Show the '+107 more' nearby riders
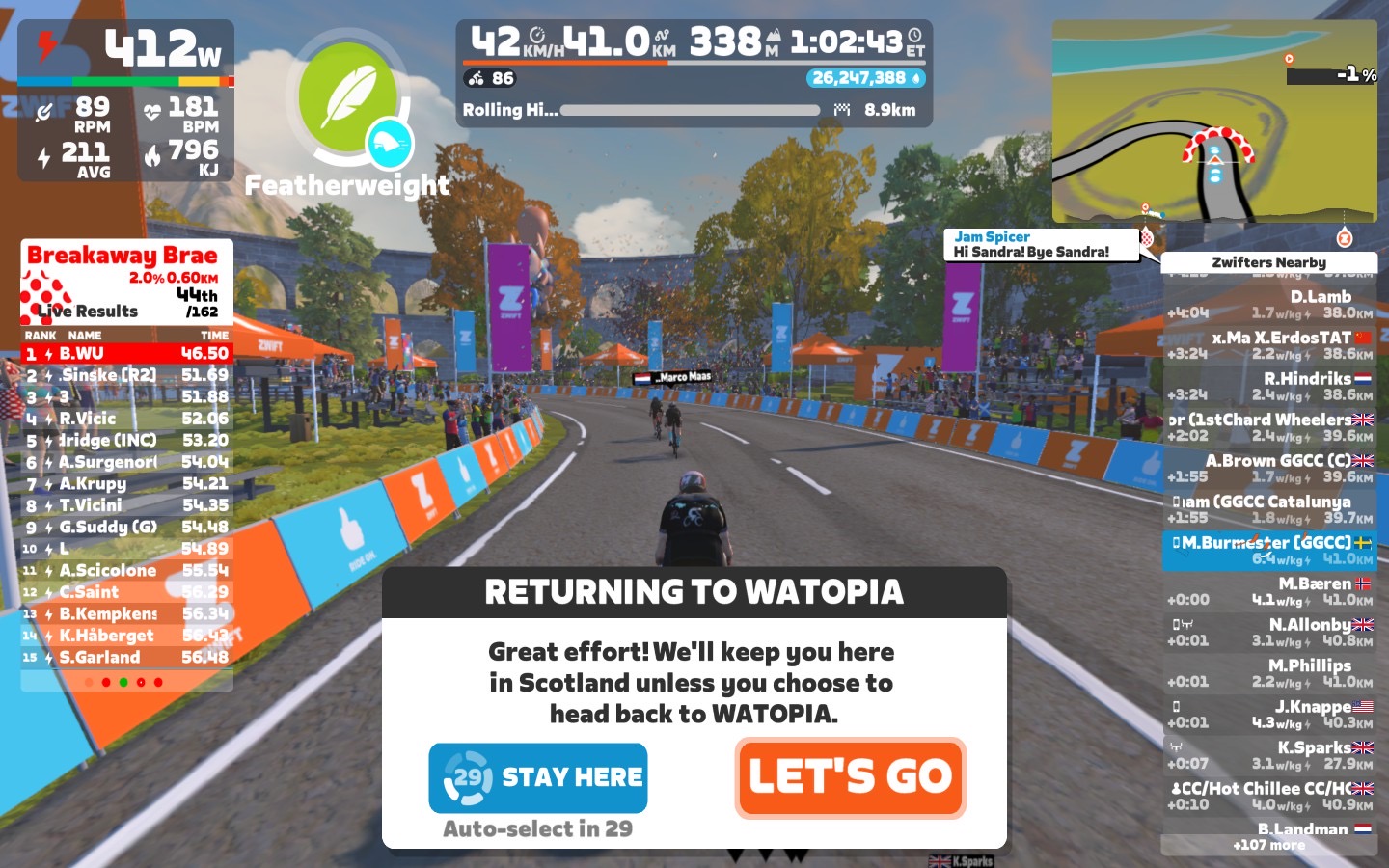This screenshot has height=868, width=1389. (1268, 846)
